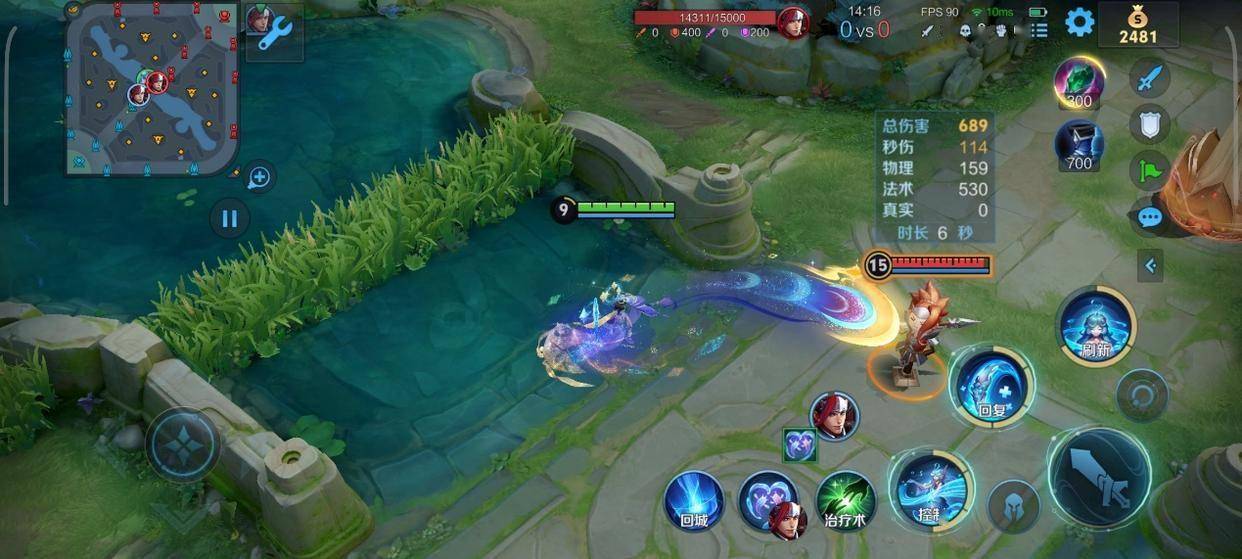Buy the recommended item costing 700
Image resolution: width=1242 pixels, height=559 pixels.
[x=1079, y=145]
